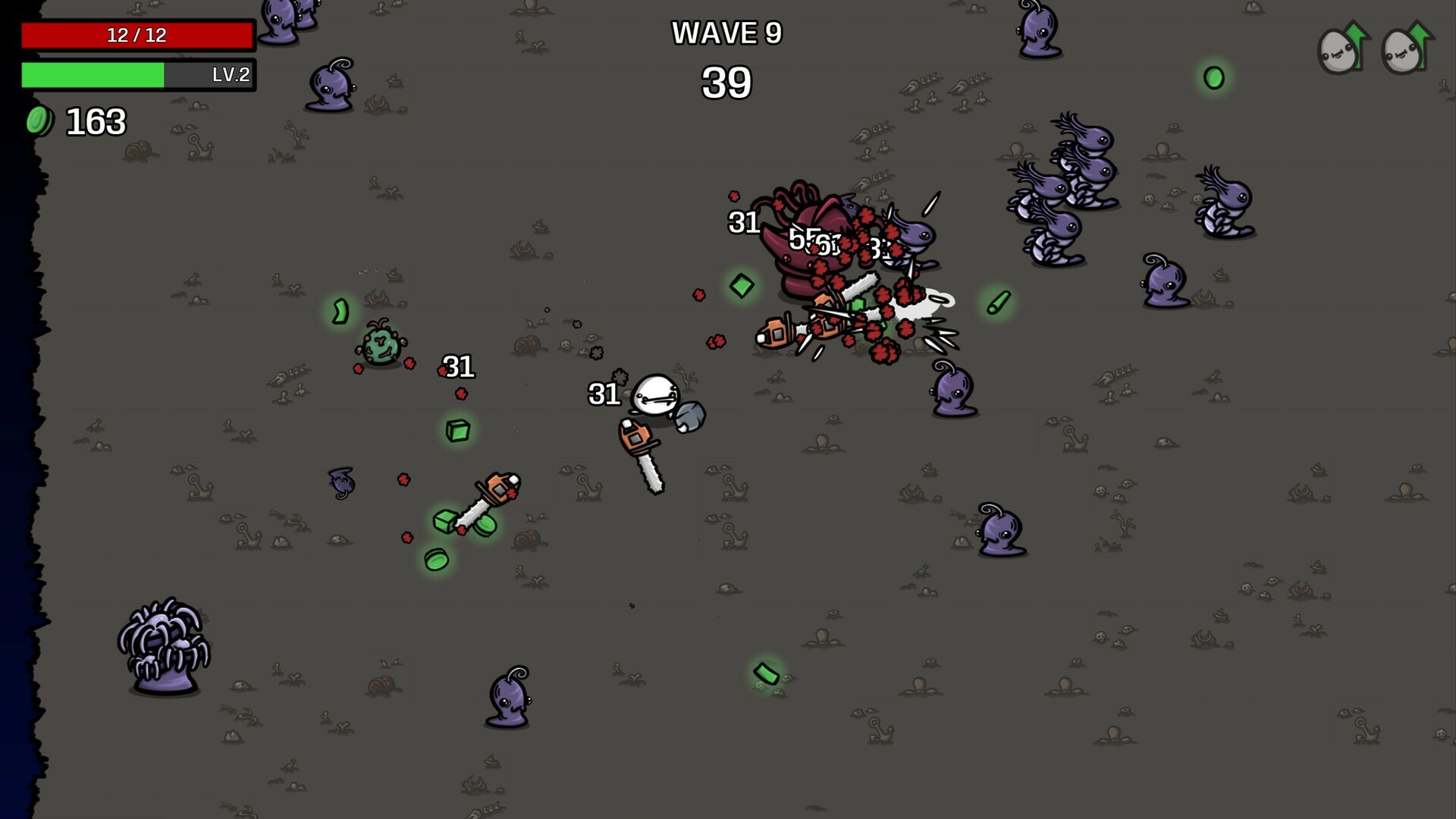
Task: Click the WAVE 9 heading text
Action: click(726, 33)
